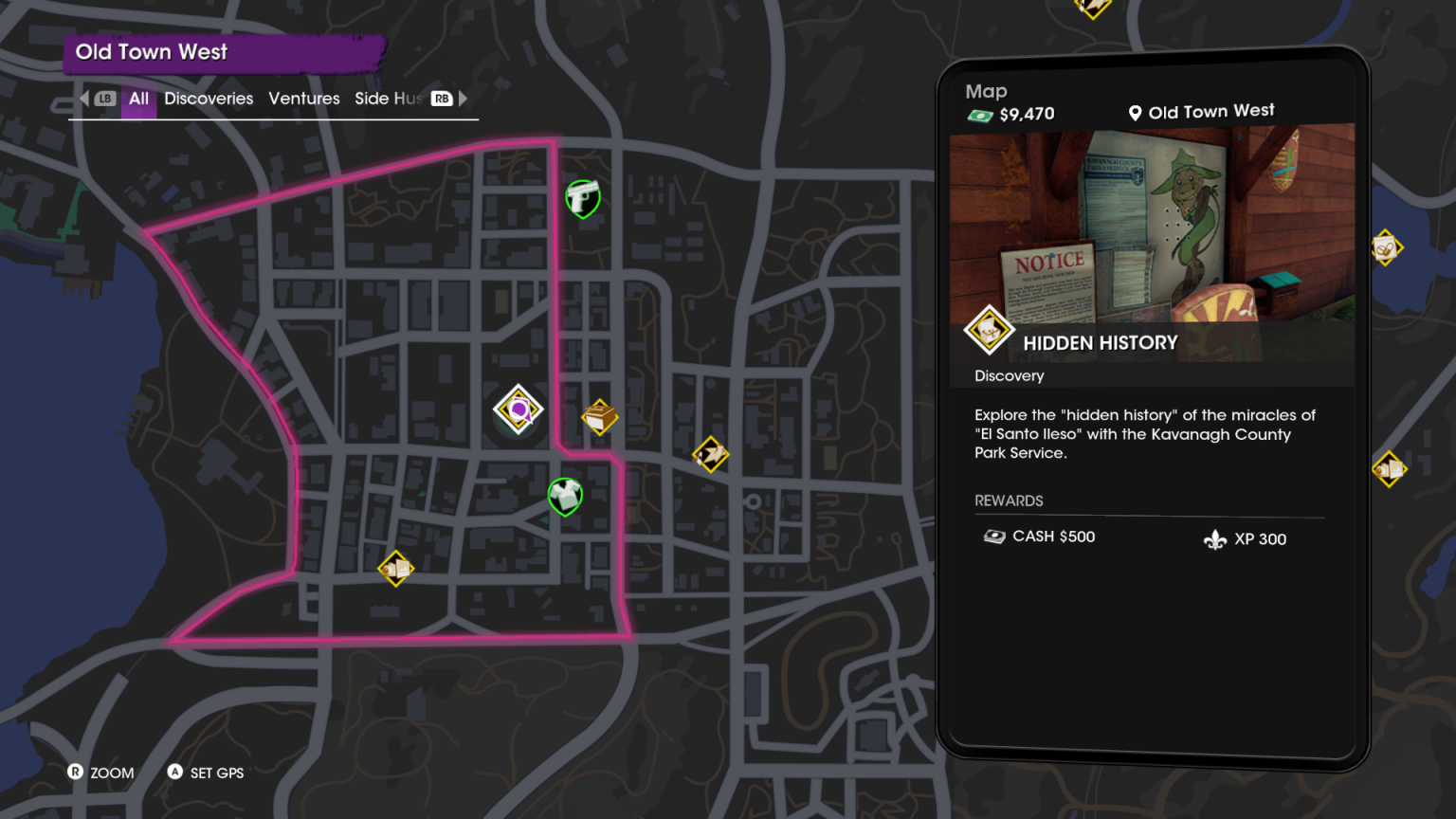
Task: Select the Side Hustles tab
Action: pyautogui.click(x=391, y=99)
